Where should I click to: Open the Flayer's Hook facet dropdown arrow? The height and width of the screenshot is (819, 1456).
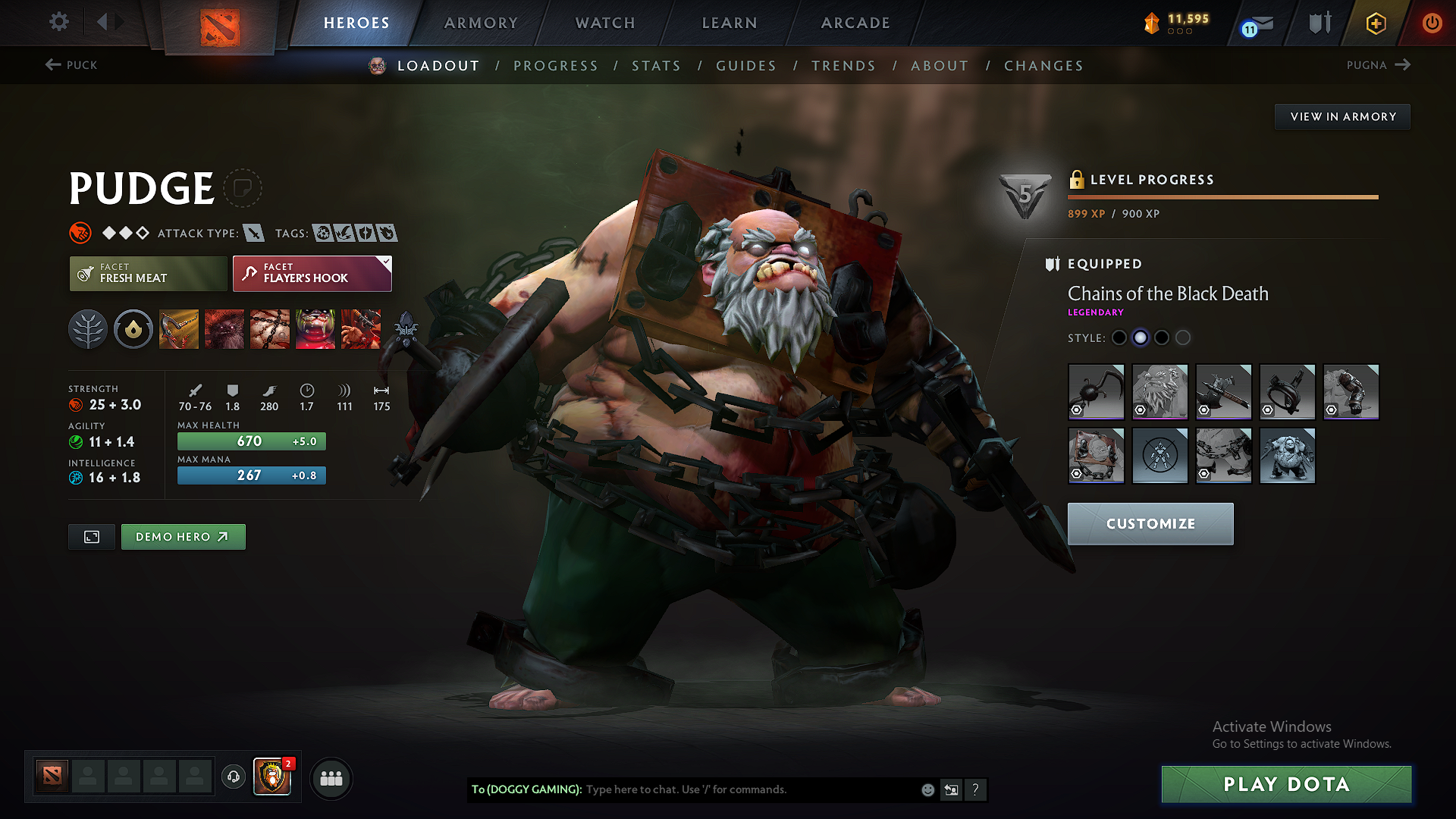(387, 262)
